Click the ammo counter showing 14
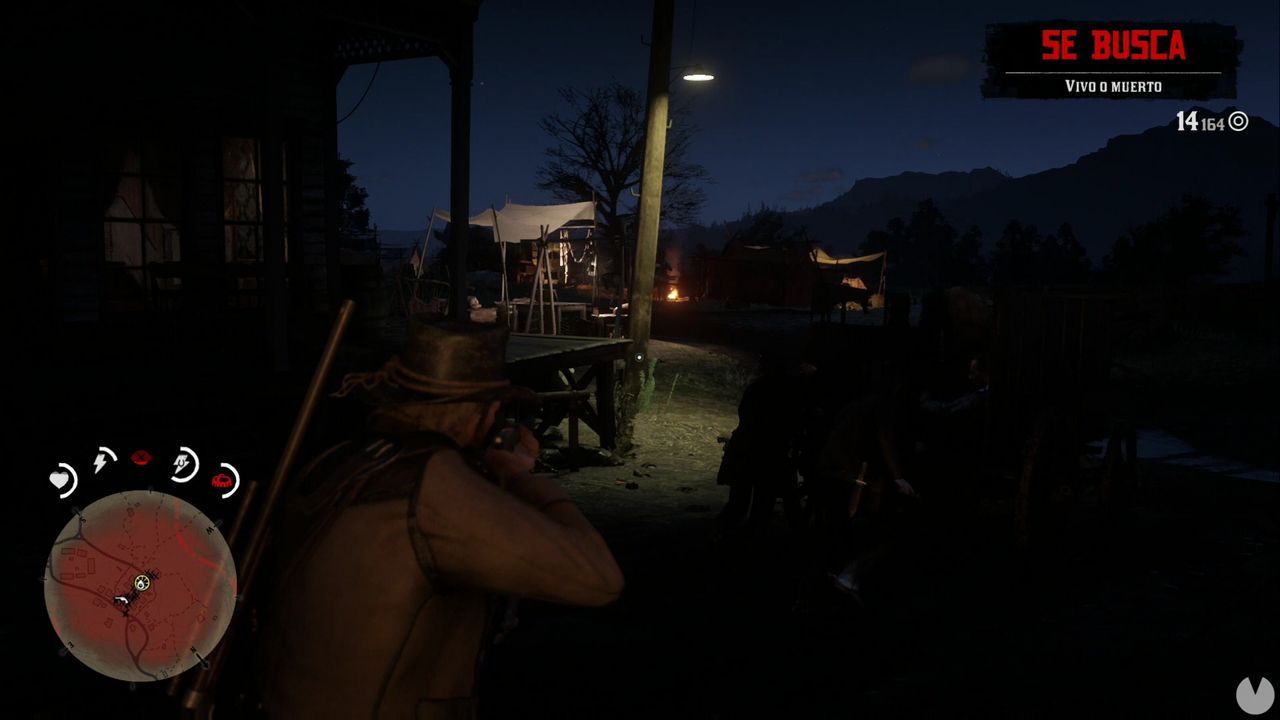 [x=1187, y=120]
